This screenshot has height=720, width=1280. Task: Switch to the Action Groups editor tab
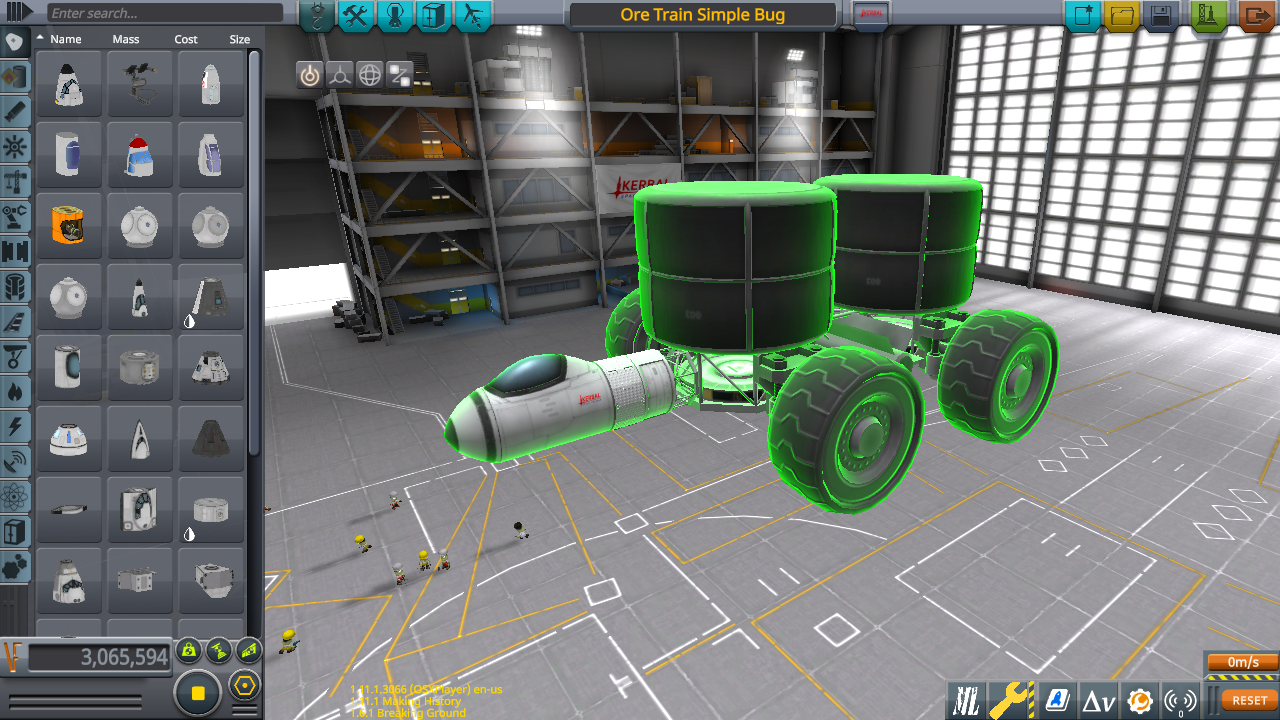click(x=356, y=16)
